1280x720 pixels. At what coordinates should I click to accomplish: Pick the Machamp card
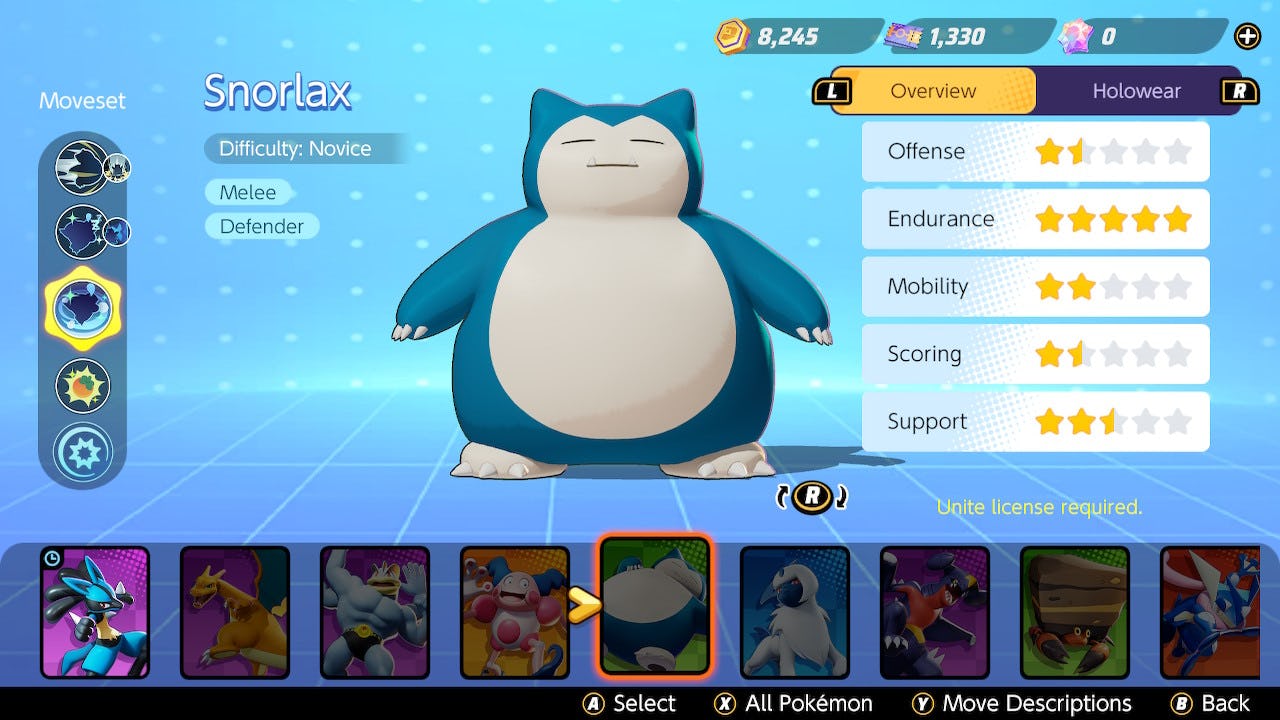click(375, 611)
